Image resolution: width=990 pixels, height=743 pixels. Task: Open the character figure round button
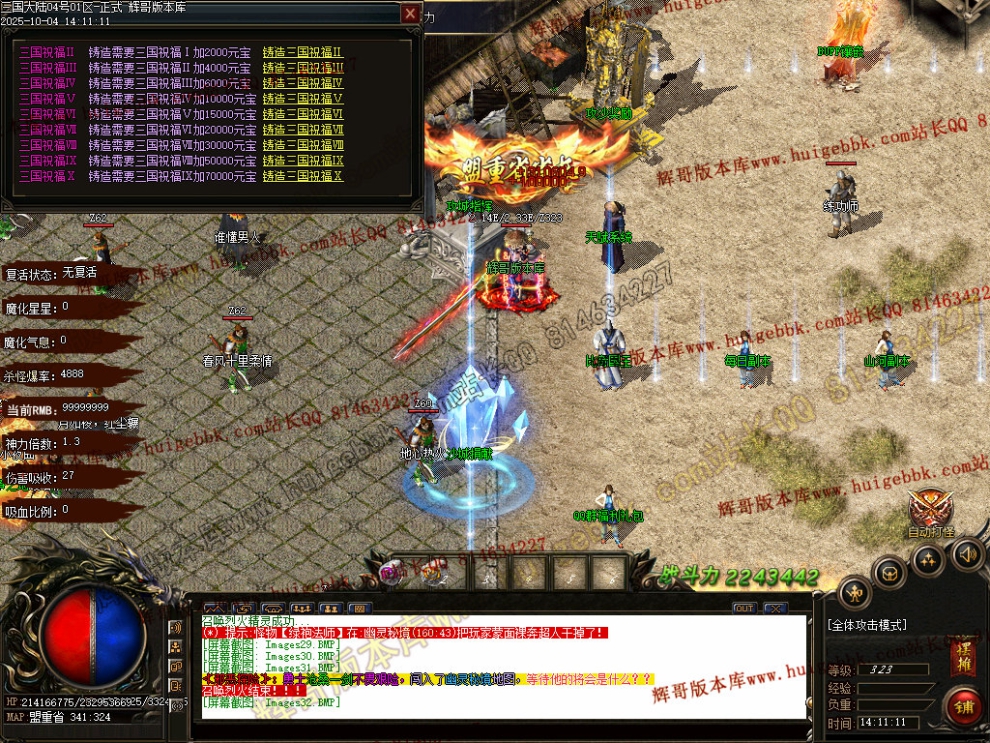pyautogui.click(x=855, y=594)
